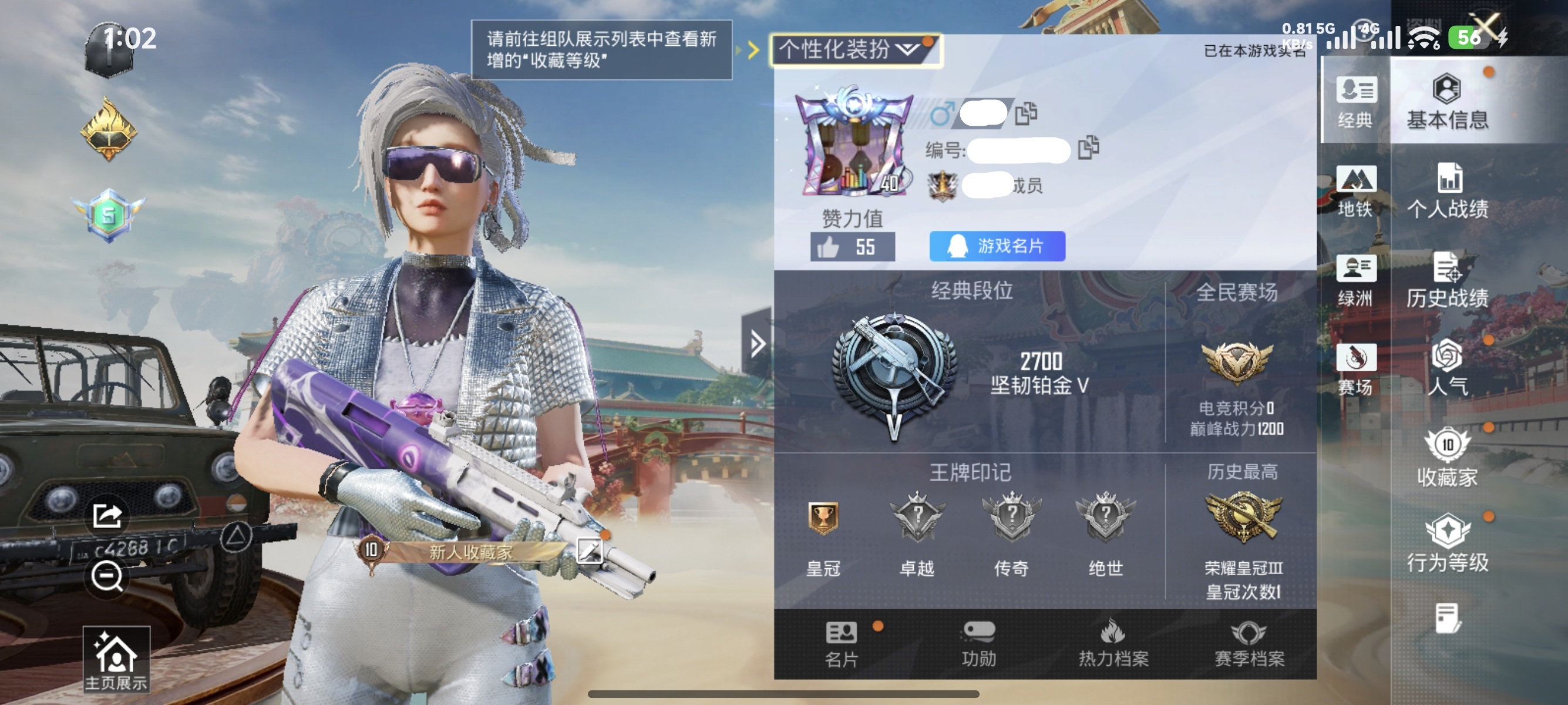The image size is (1568, 705).
Task: View the 行为等级 behavior level
Action: 1448,543
